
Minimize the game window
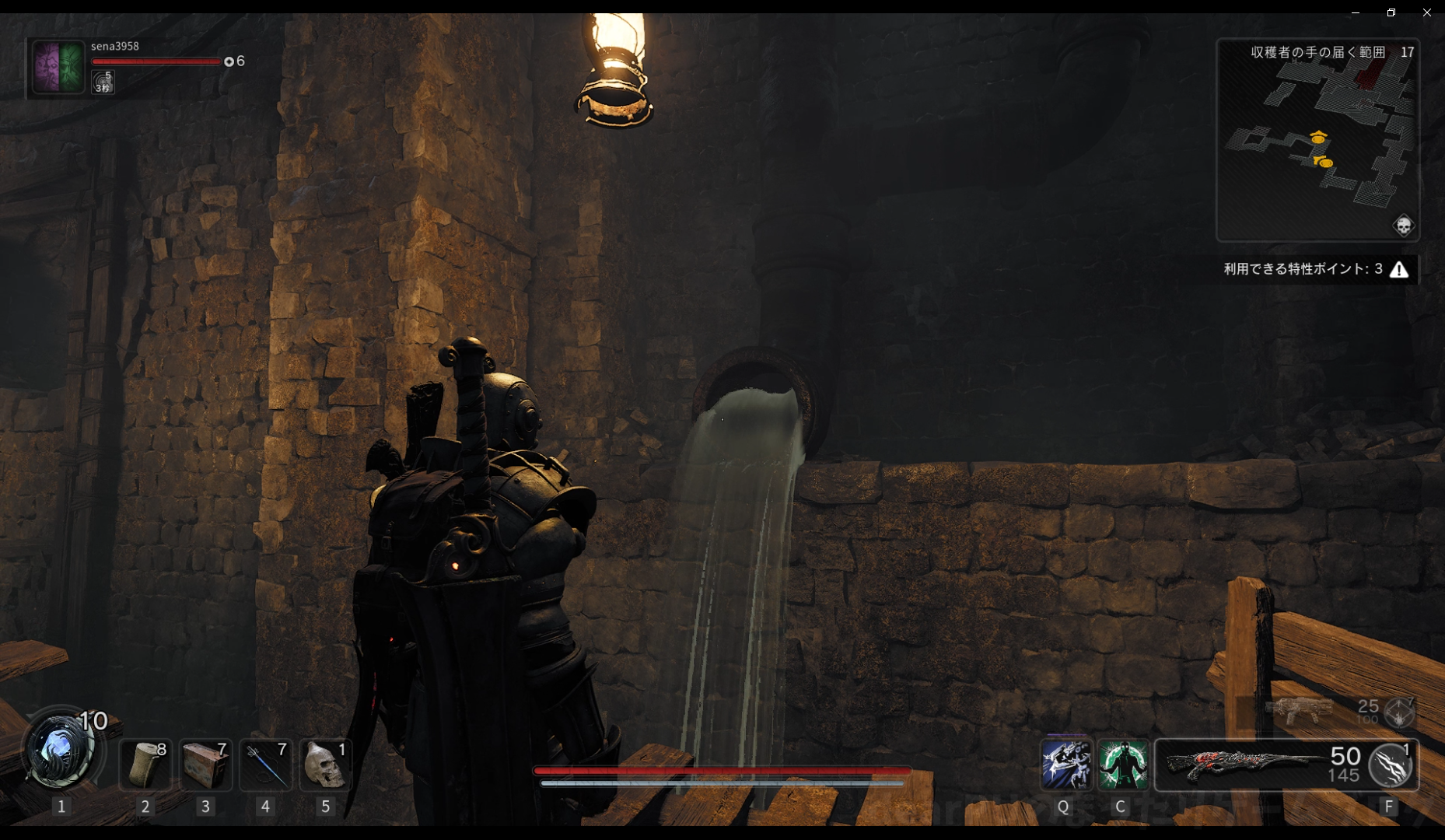(x=1356, y=12)
